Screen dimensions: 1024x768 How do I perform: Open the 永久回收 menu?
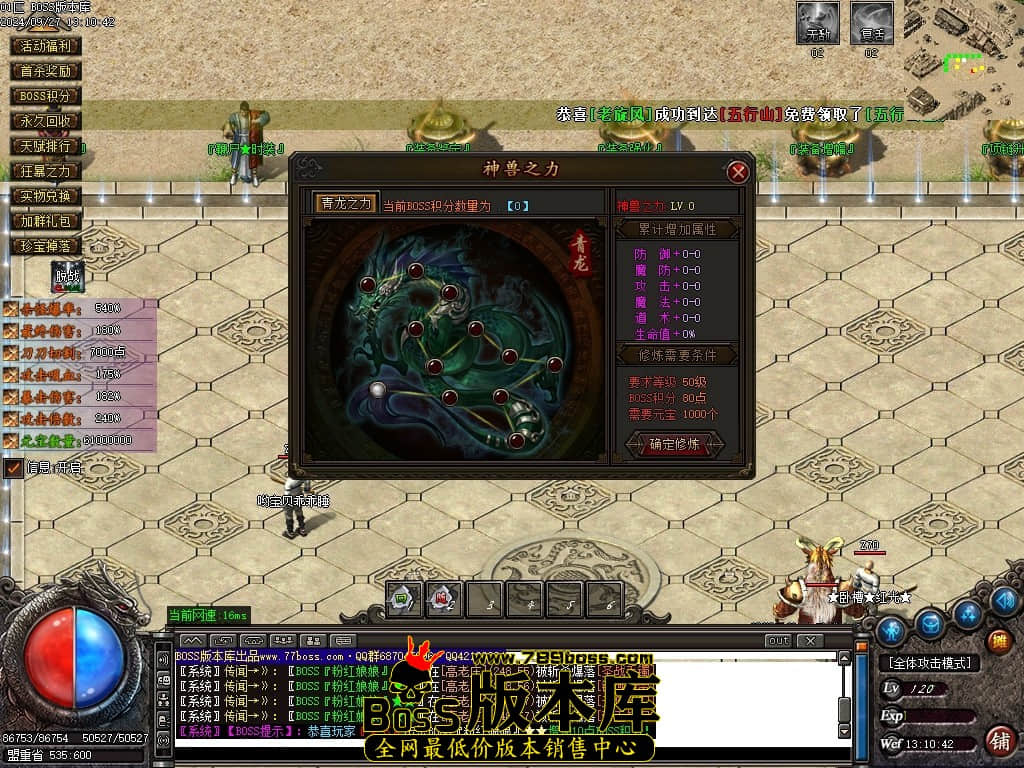coord(46,121)
